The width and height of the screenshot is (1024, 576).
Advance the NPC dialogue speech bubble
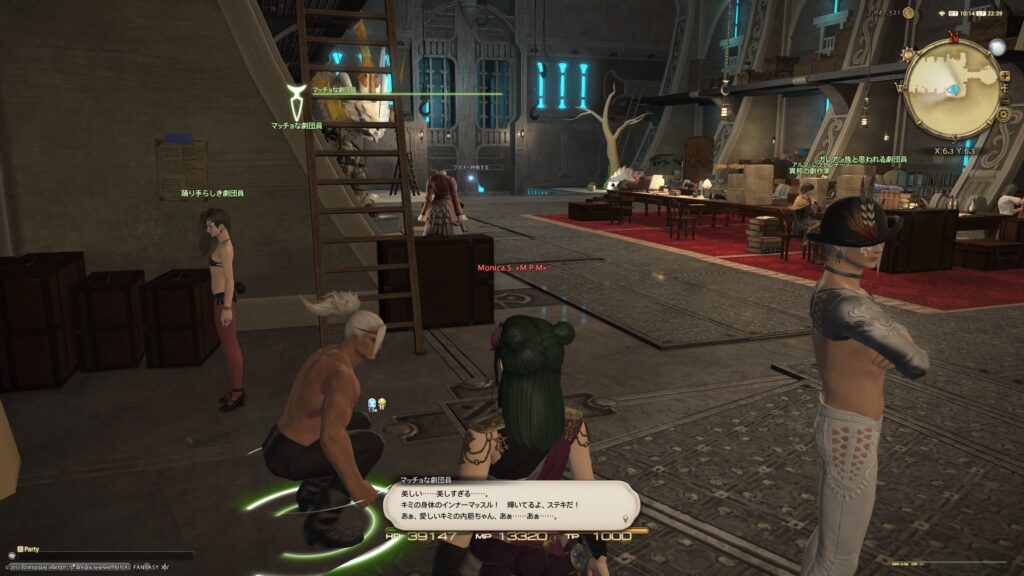(510, 504)
